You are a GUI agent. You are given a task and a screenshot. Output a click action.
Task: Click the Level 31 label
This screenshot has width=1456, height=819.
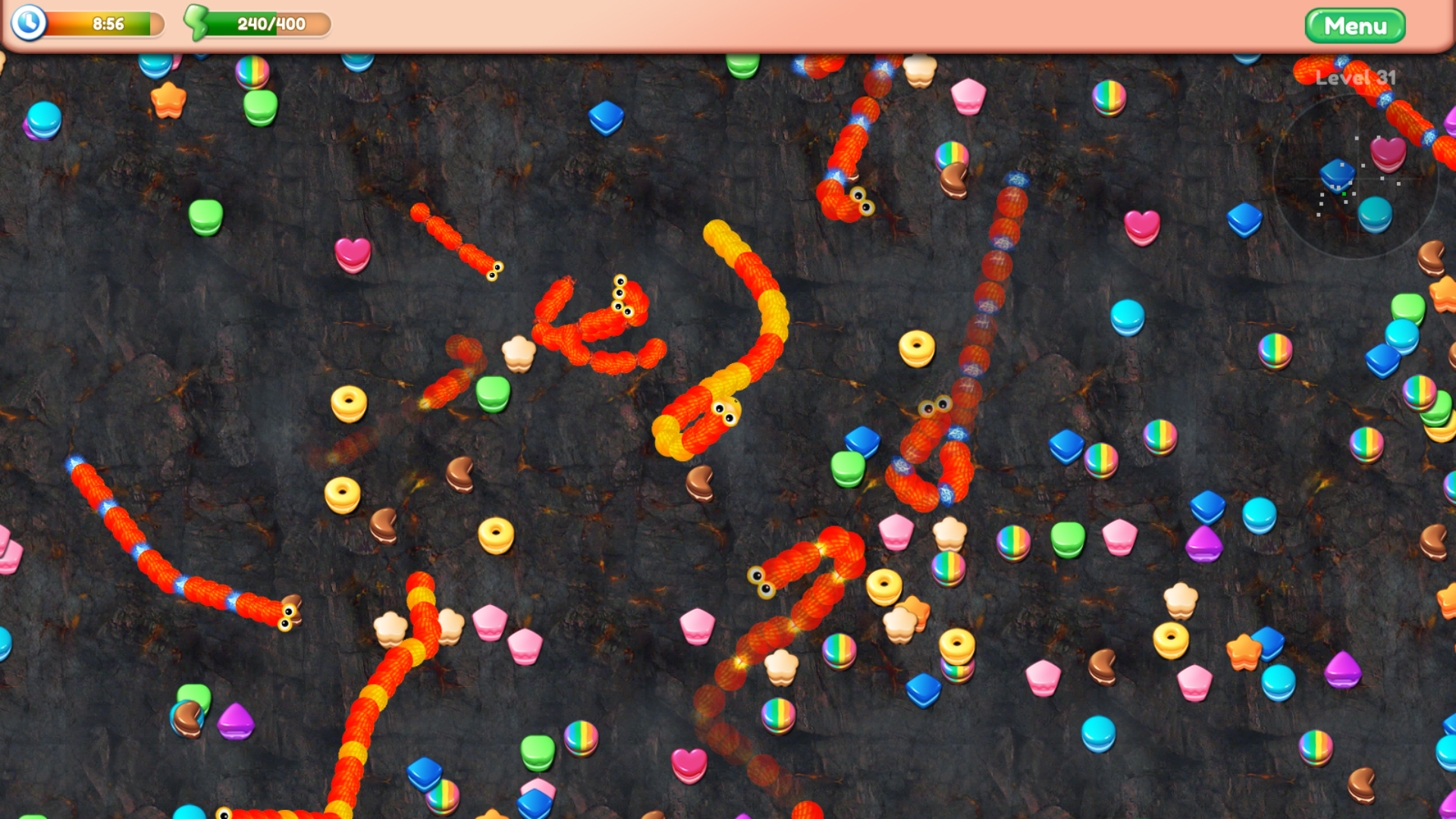coord(1357,76)
